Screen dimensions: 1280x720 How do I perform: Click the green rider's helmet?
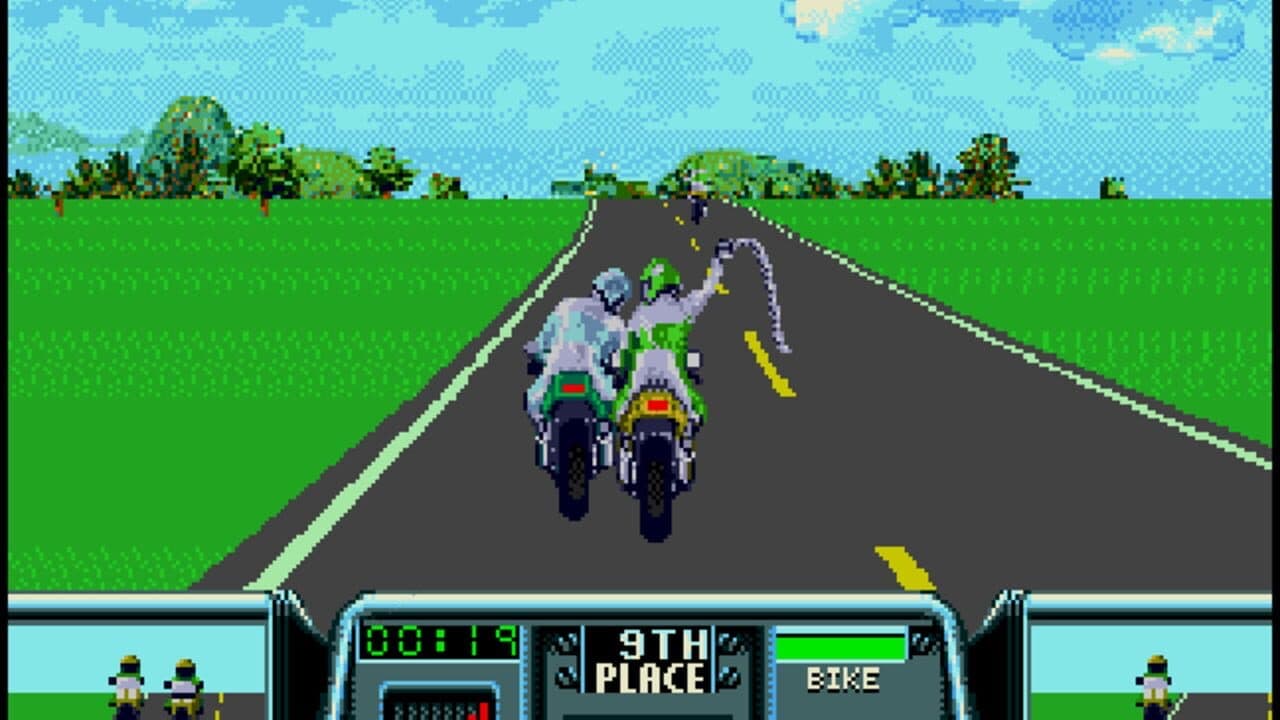(659, 275)
